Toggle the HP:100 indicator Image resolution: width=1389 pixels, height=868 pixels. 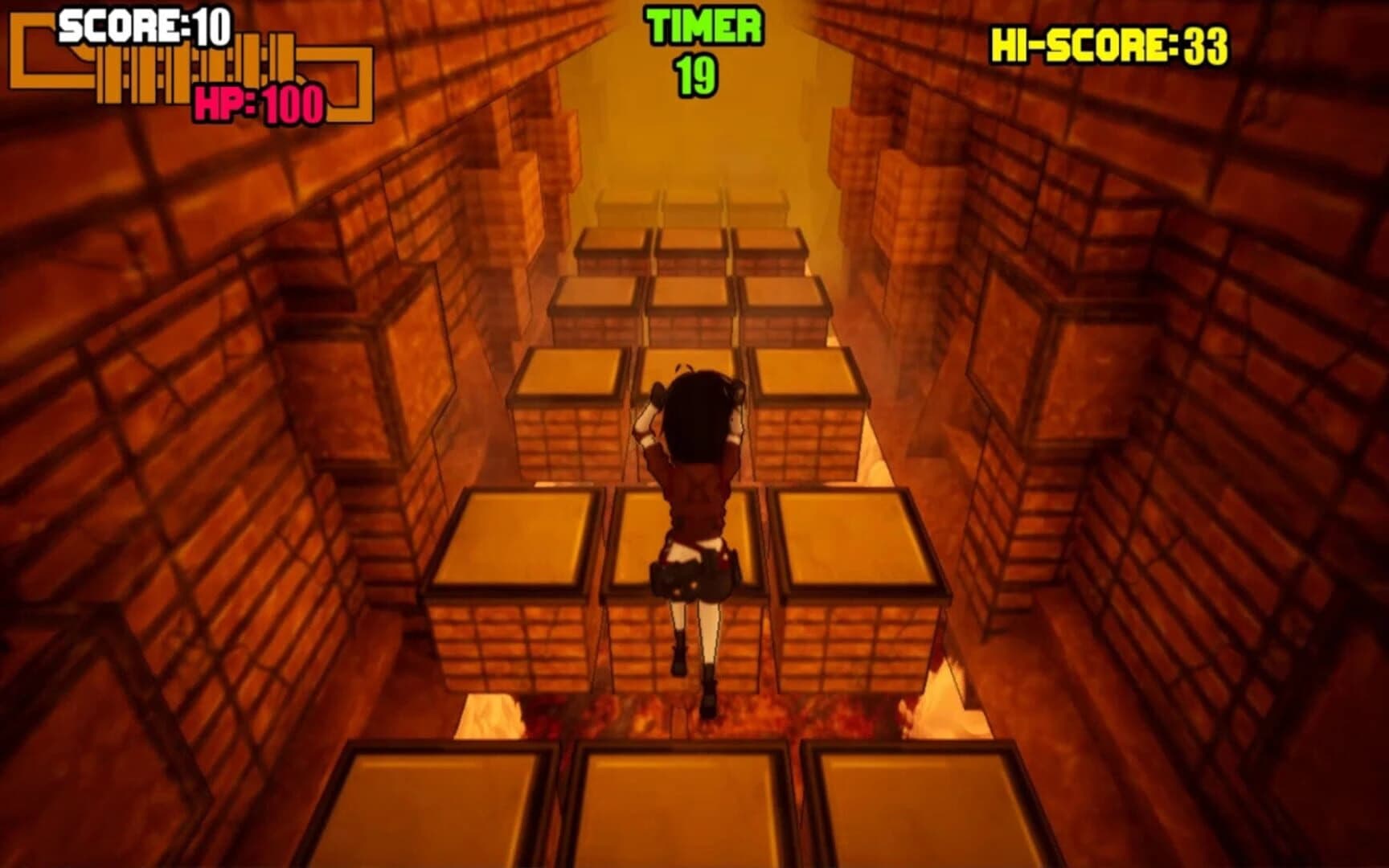257,103
